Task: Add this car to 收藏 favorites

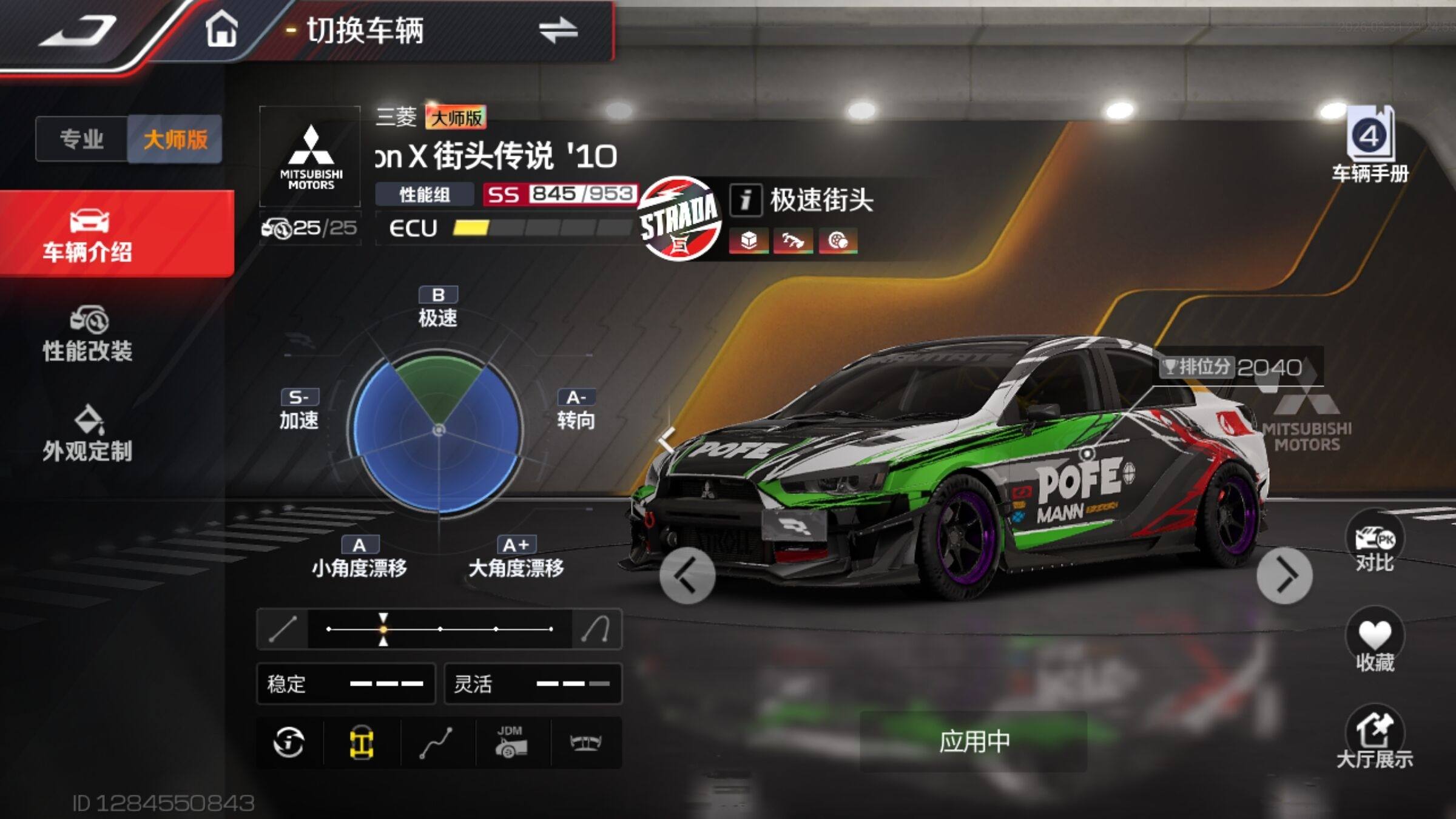Action: (1374, 642)
